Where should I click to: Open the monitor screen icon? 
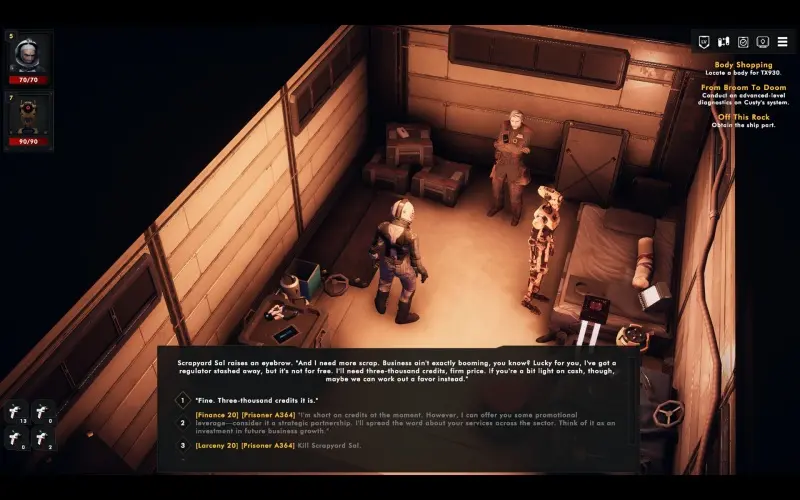[763, 42]
